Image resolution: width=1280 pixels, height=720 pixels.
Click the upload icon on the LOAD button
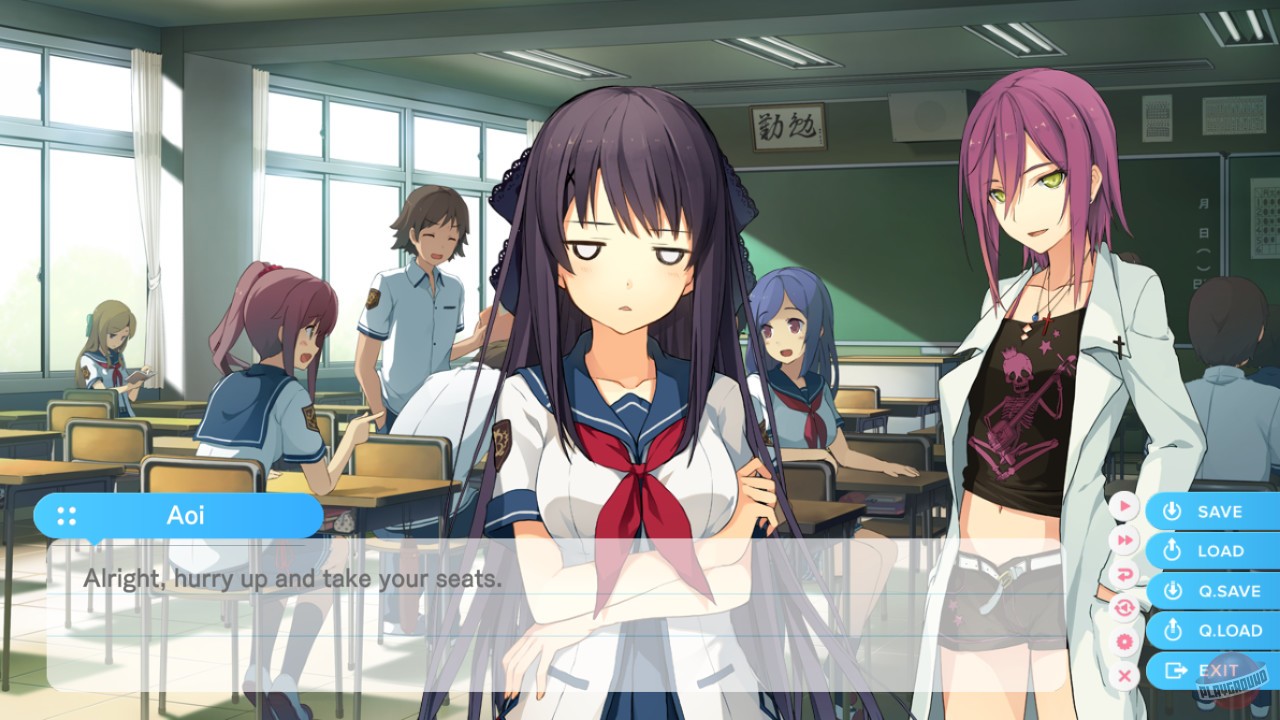(1171, 550)
